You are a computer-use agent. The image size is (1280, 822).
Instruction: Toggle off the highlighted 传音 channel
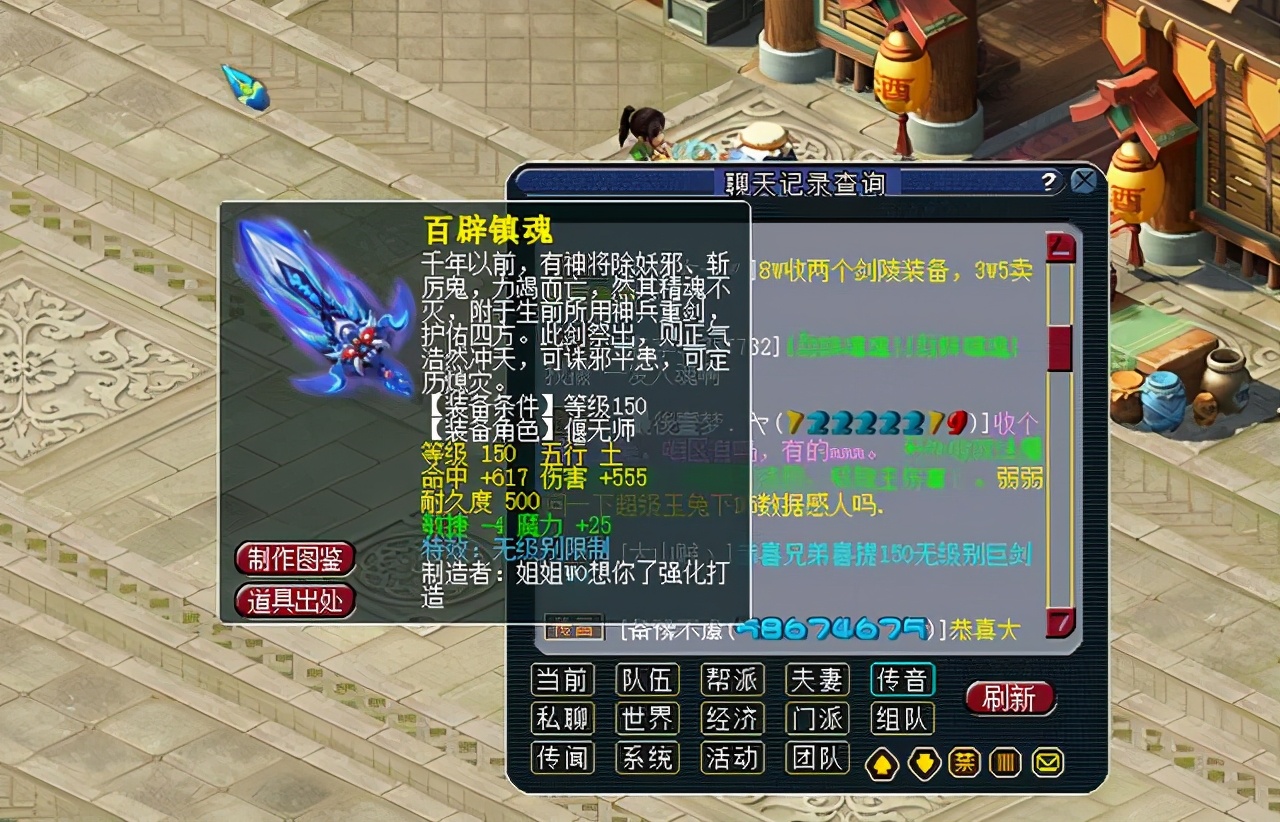click(x=903, y=679)
